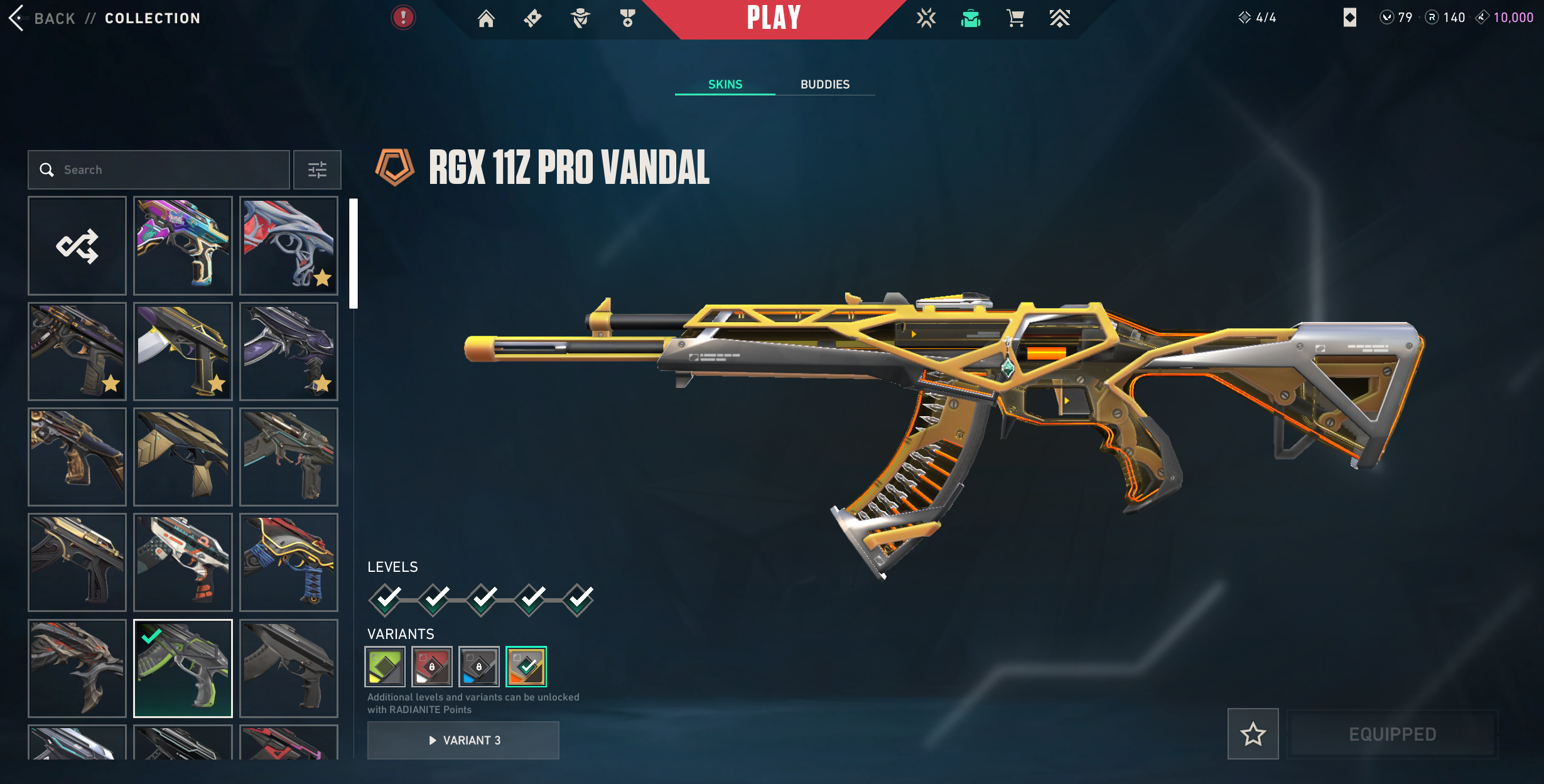Select the first upgrade level checkmark

coord(386,599)
